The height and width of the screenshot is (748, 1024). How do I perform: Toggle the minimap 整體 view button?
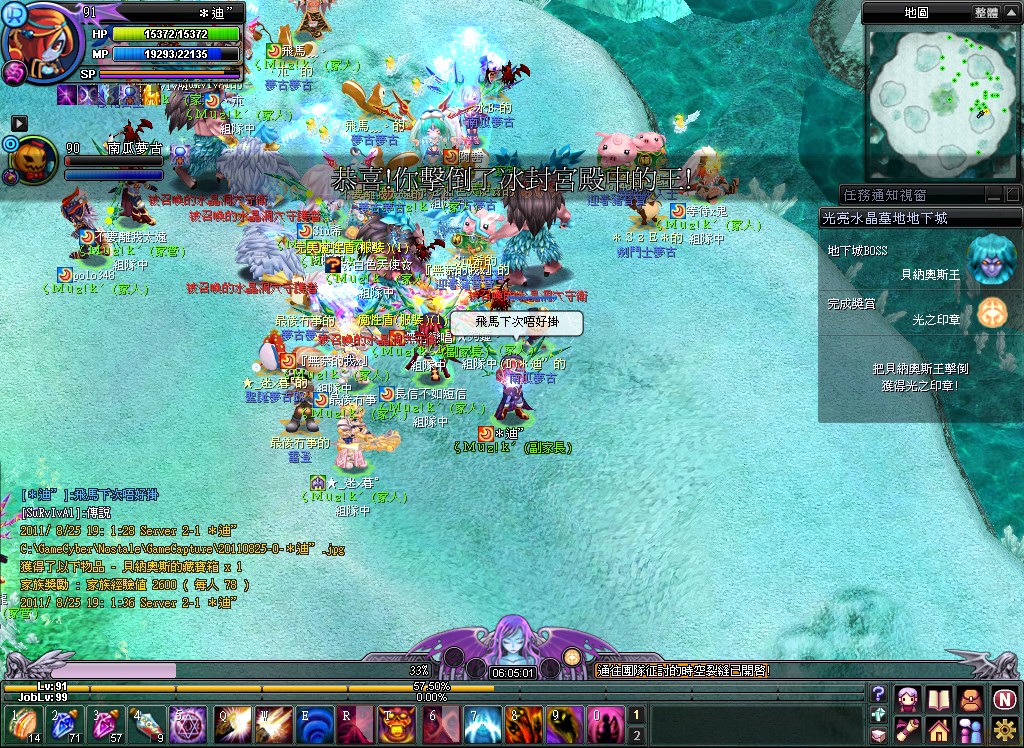pos(986,13)
